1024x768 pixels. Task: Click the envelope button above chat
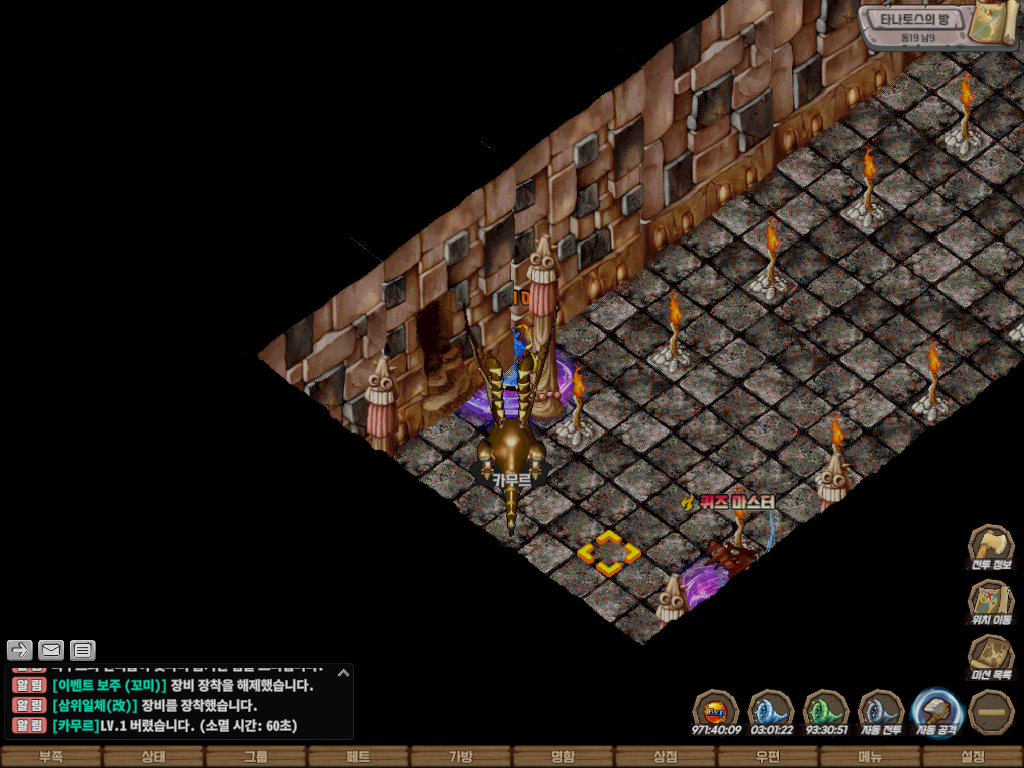click(x=50, y=650)
